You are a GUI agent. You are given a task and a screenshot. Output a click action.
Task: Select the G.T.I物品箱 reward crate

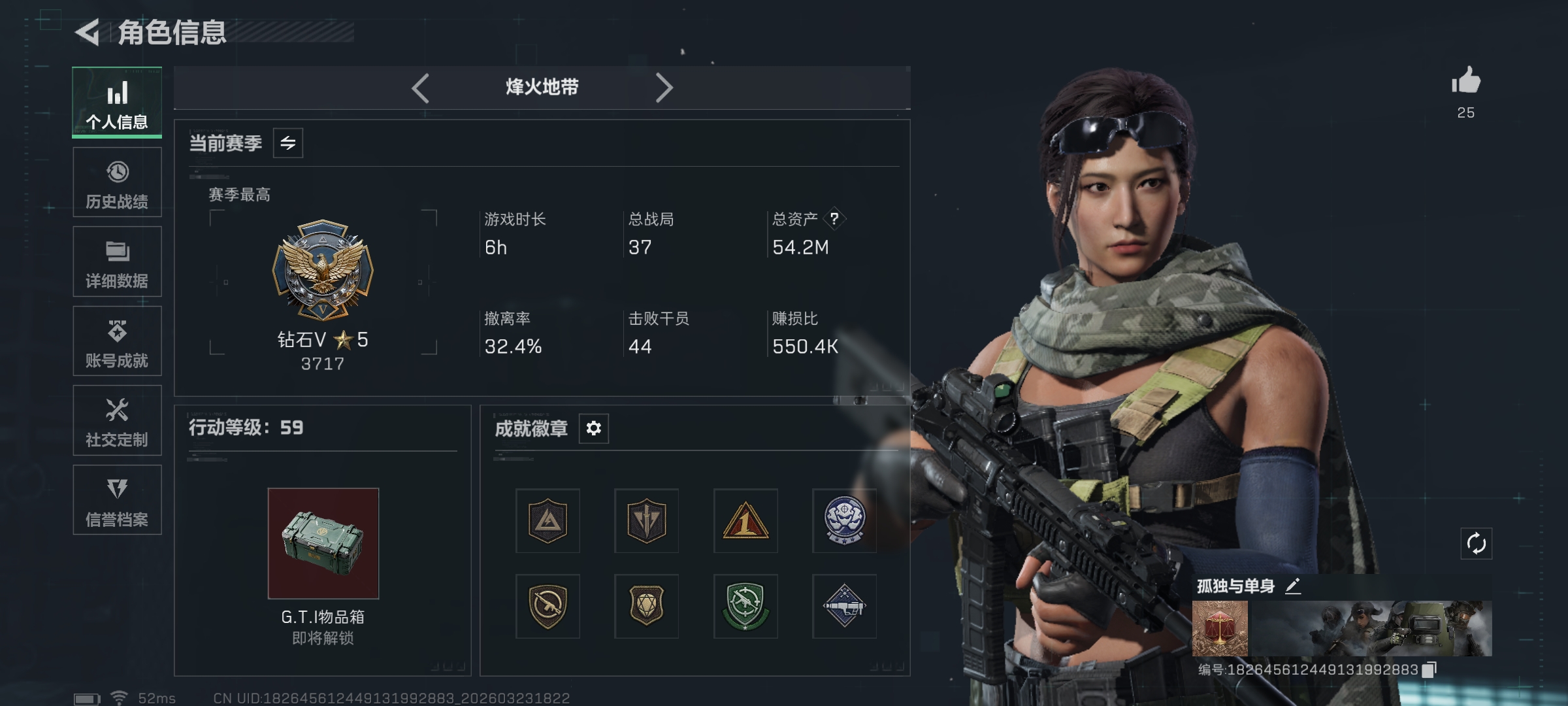tap(323, 543)
